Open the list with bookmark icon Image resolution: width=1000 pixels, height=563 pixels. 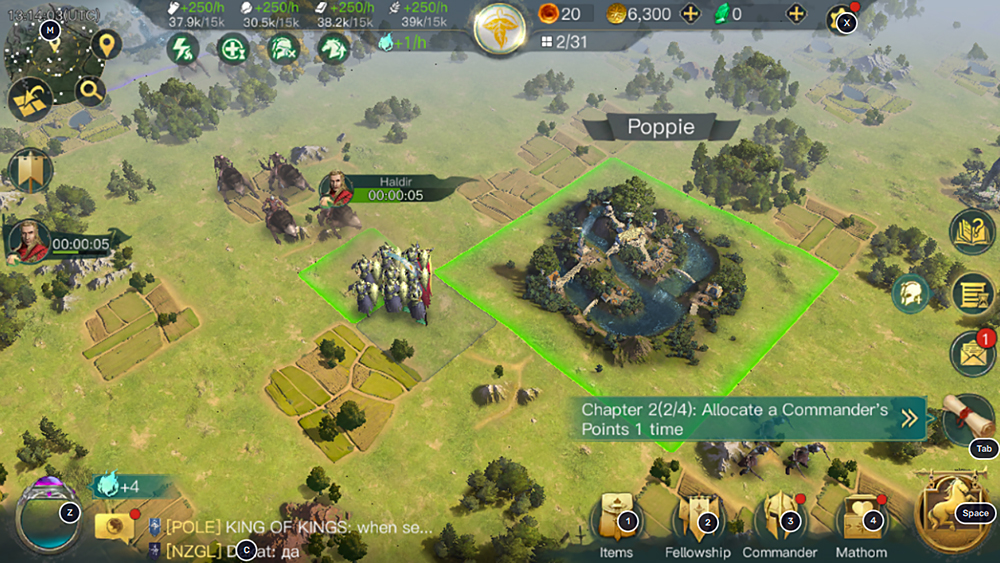click(x=970, y=294)
